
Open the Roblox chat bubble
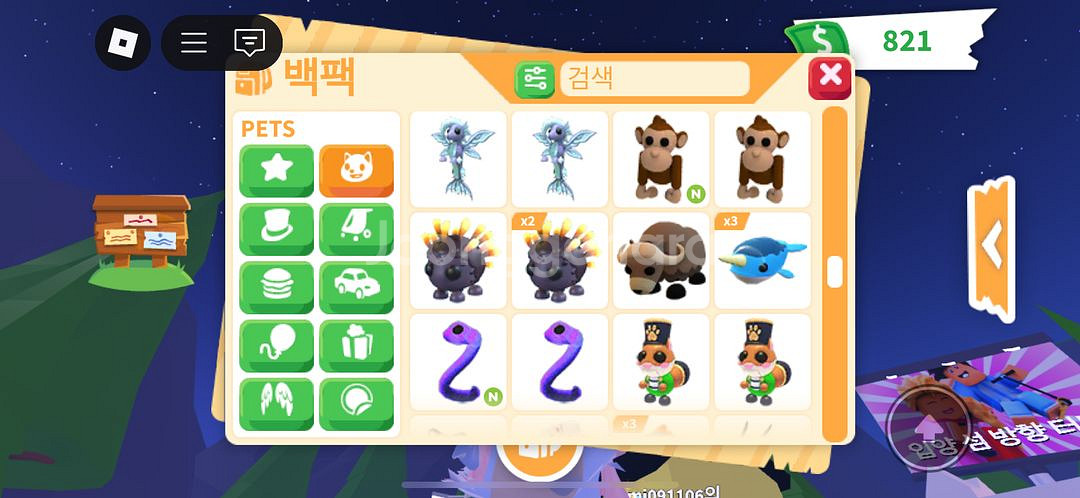click(x=249, y=42)
